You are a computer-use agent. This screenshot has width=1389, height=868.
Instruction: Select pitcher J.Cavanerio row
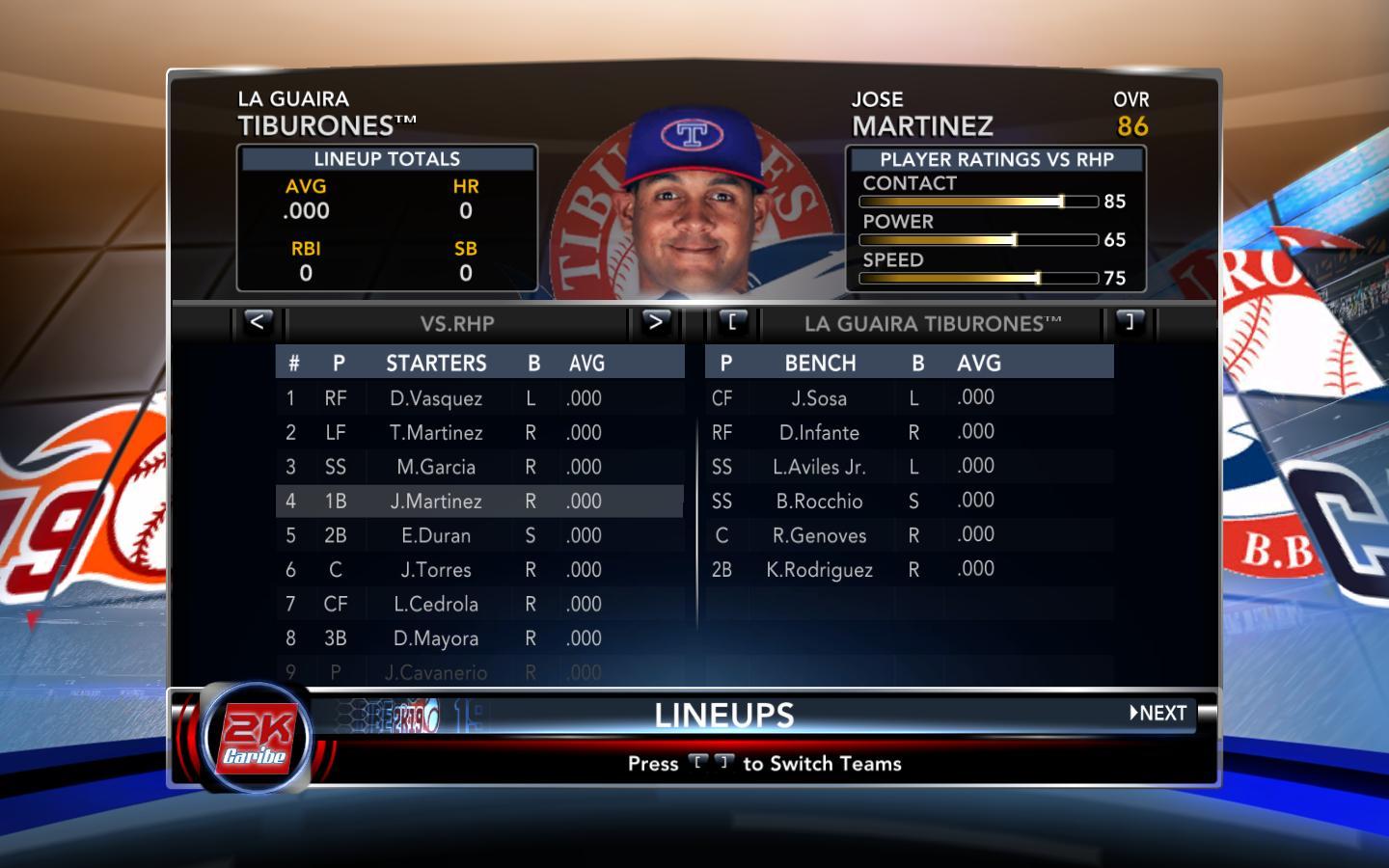tap(436, 672)
